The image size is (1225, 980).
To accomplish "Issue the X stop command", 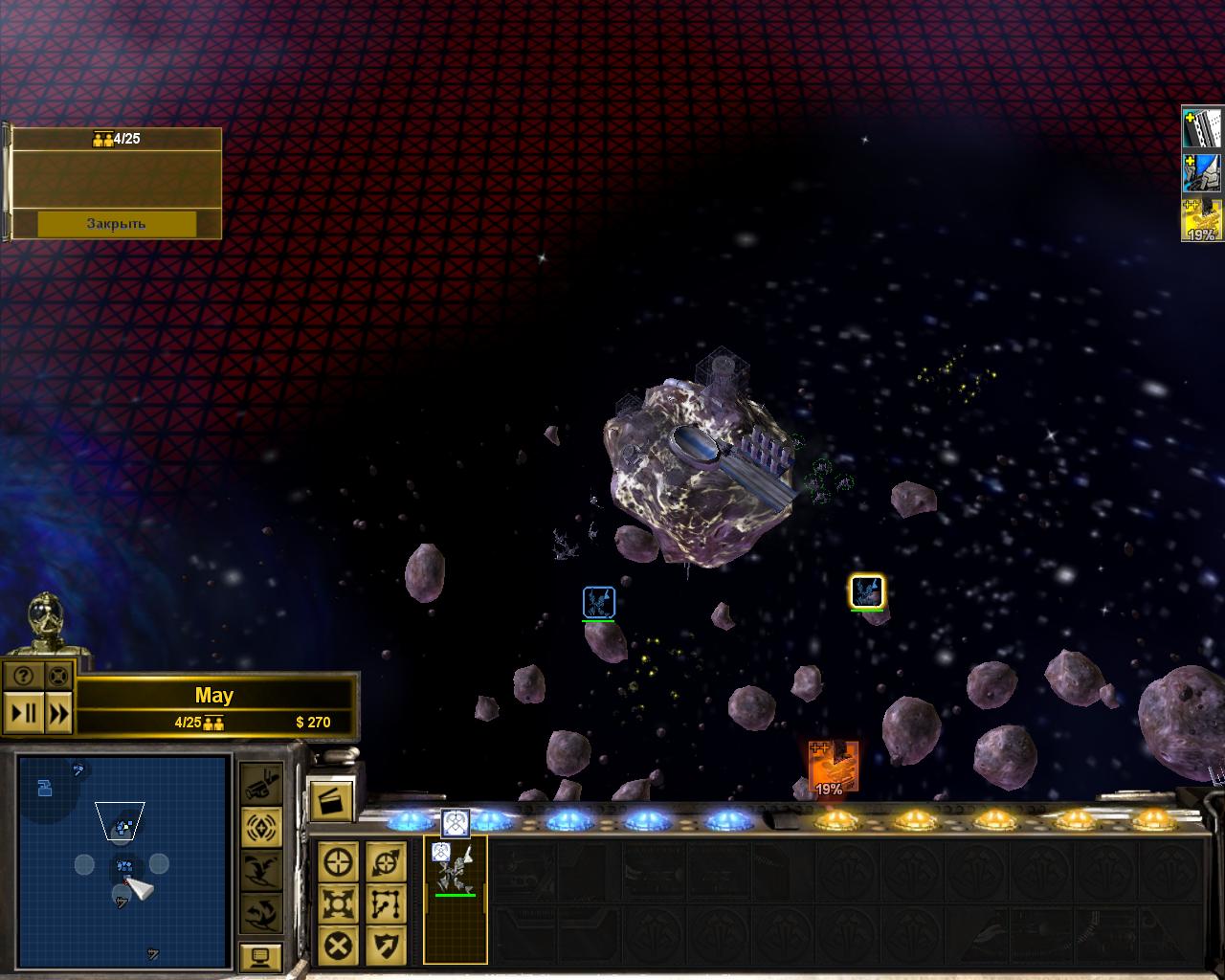I will [338, 946].
